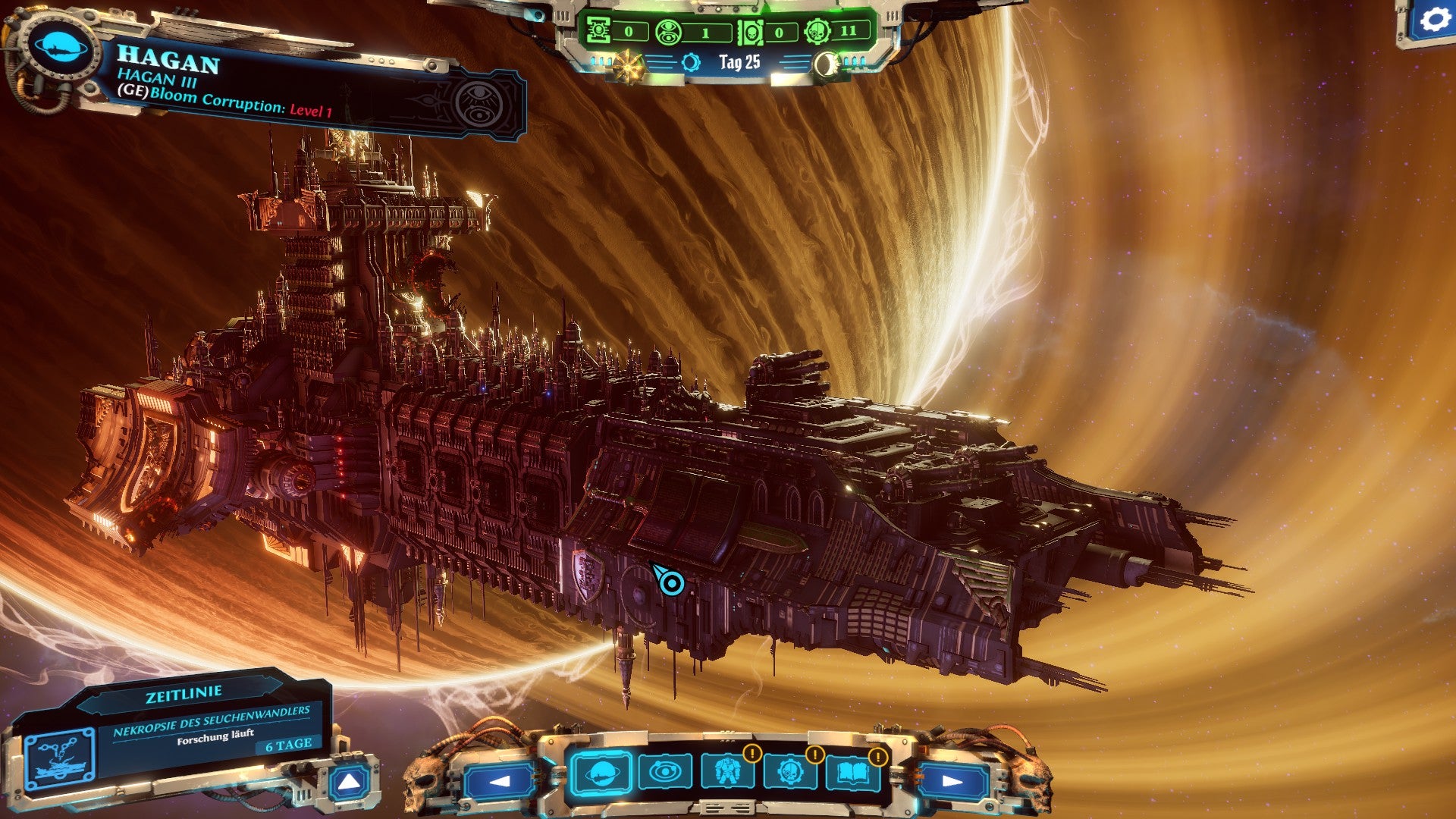The height and width of the screenshot is (819, 1456).
Task: Toggle the alert badge on the codex icon
Action: [878, 756]
